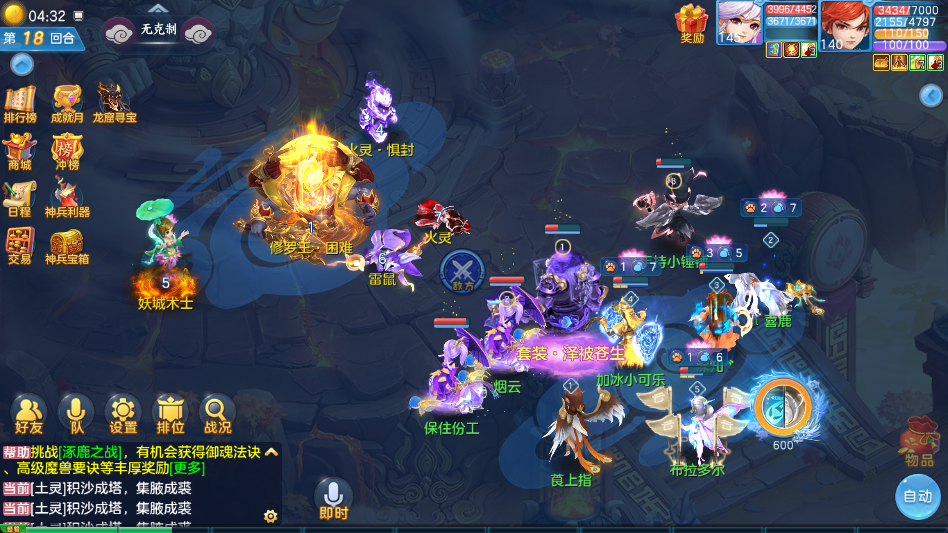
Task: Toggle the 自动 auto-battle button
Action: click(917, 496)
